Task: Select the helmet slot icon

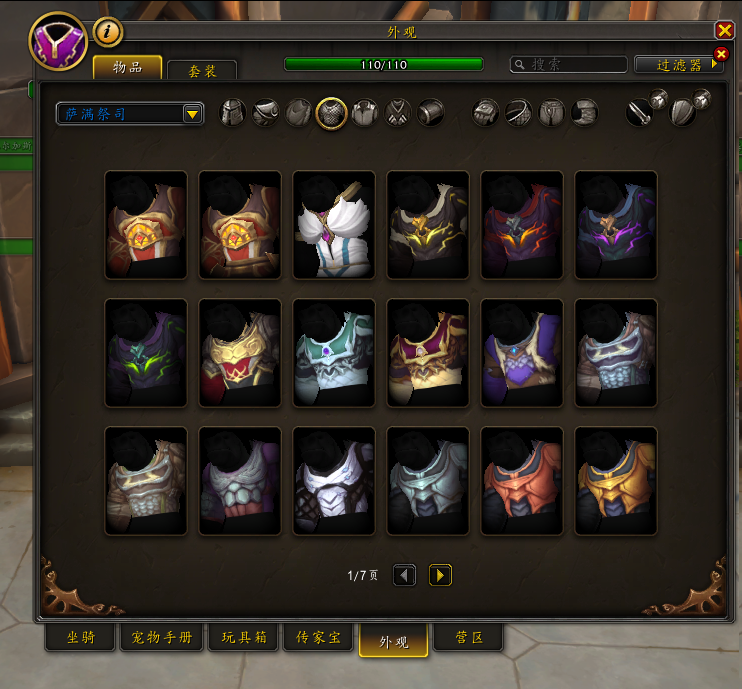Action: (x=233, y=113)
